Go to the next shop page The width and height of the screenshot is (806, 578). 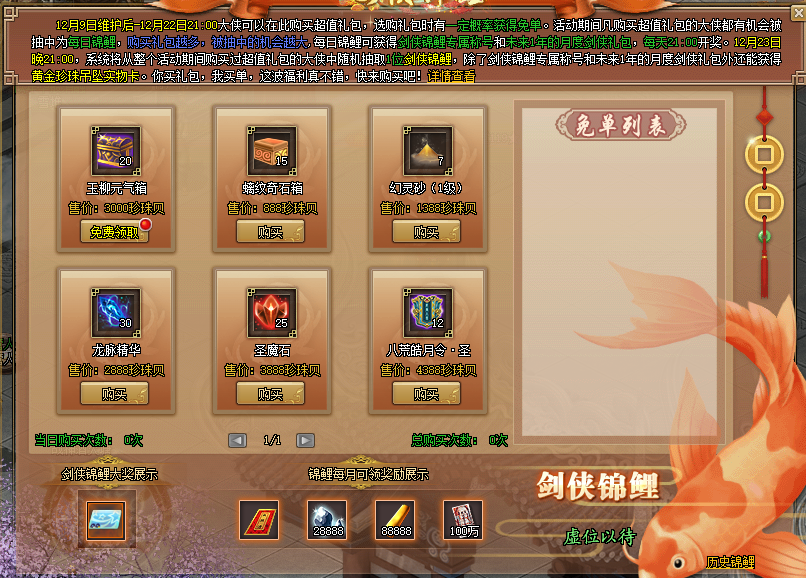[x=305, y=440]
